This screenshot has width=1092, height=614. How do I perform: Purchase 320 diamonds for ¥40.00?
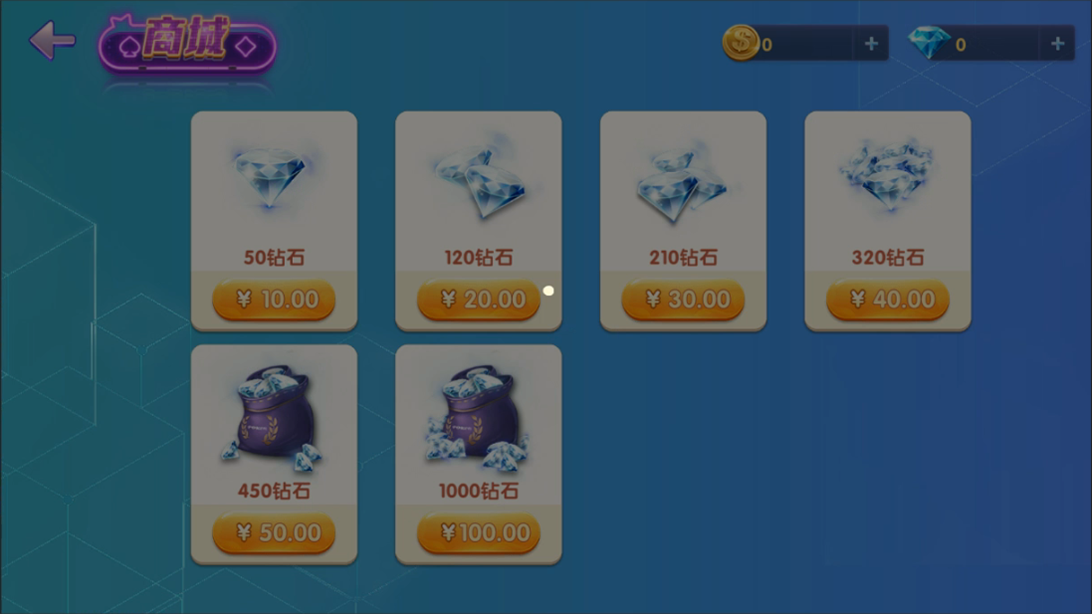[x=887, y=300]
